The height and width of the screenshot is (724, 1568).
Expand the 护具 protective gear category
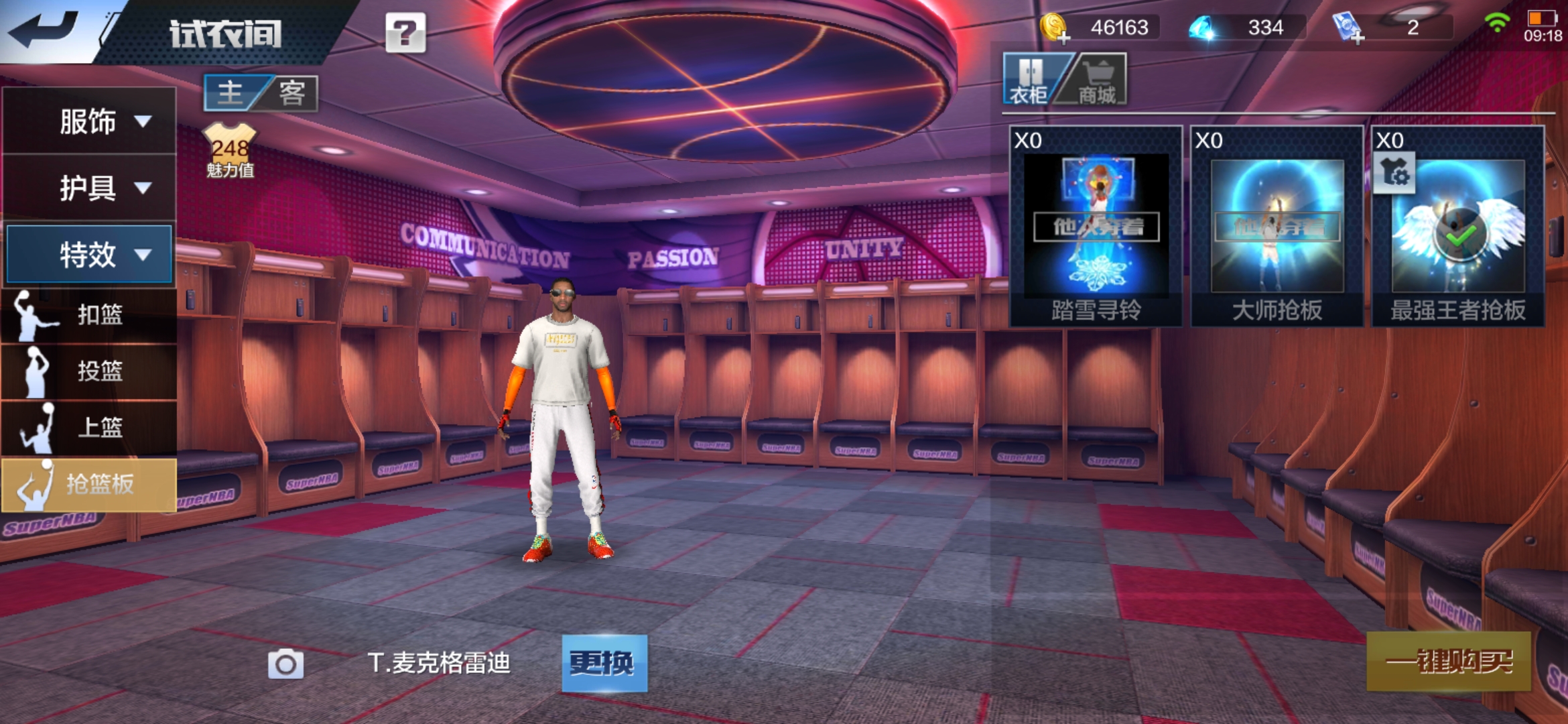[89, 188]
